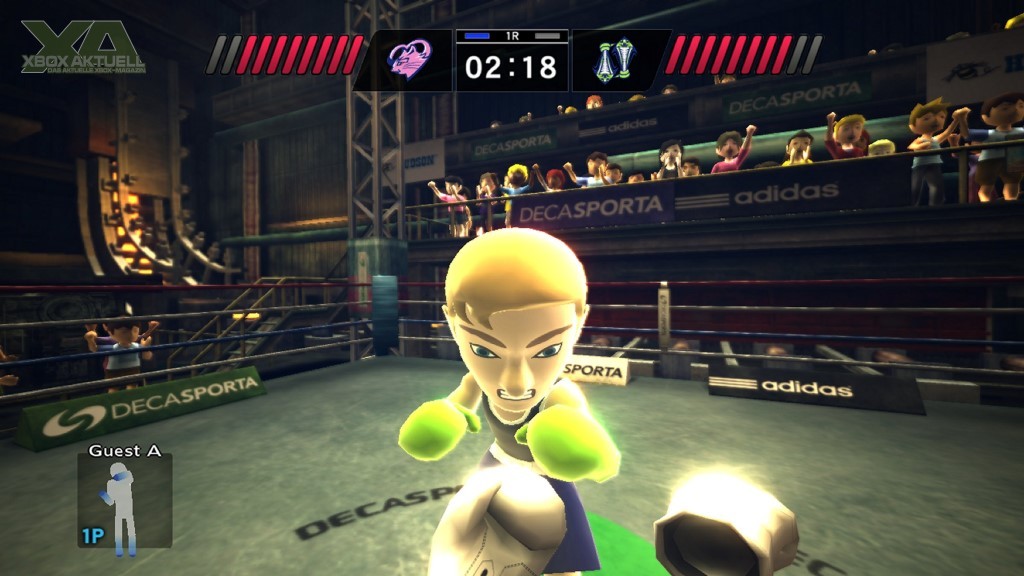The height and width of the screenshot is (576, 1024).
Task: Open the Xbox Aktuell watermark logo
Action: (x=83, y=48)
